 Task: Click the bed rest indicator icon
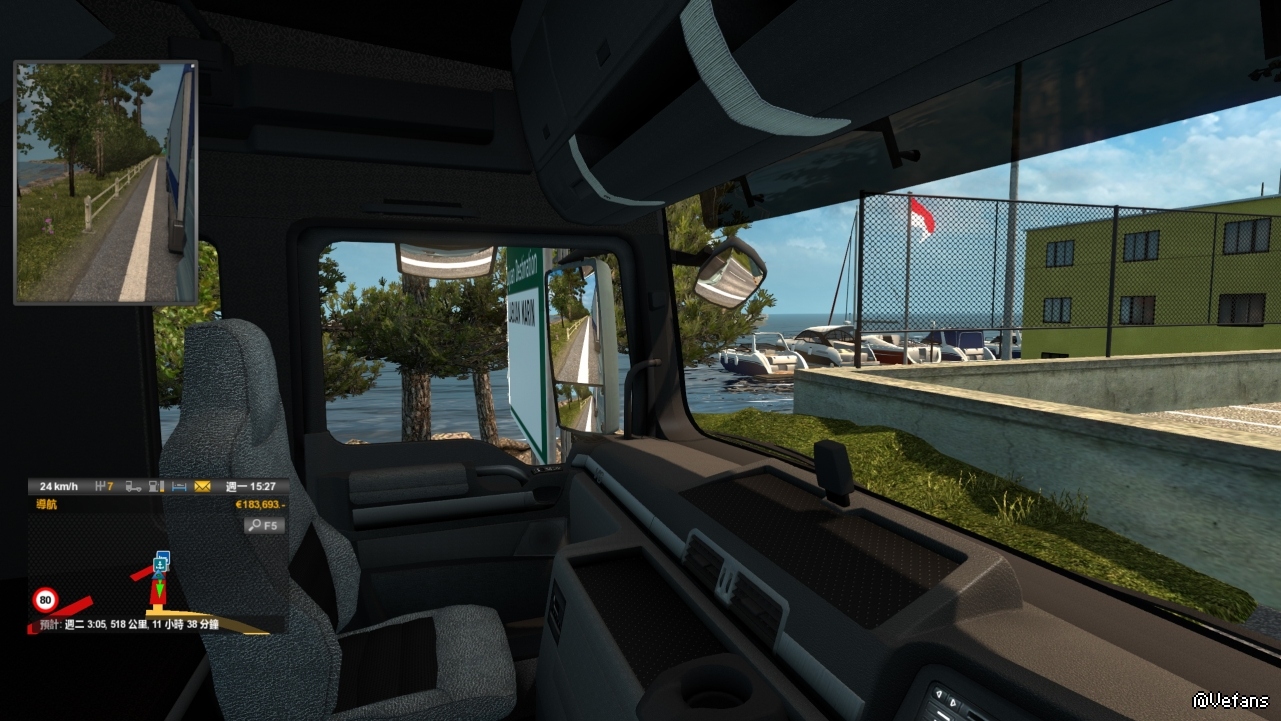point(180,487)
